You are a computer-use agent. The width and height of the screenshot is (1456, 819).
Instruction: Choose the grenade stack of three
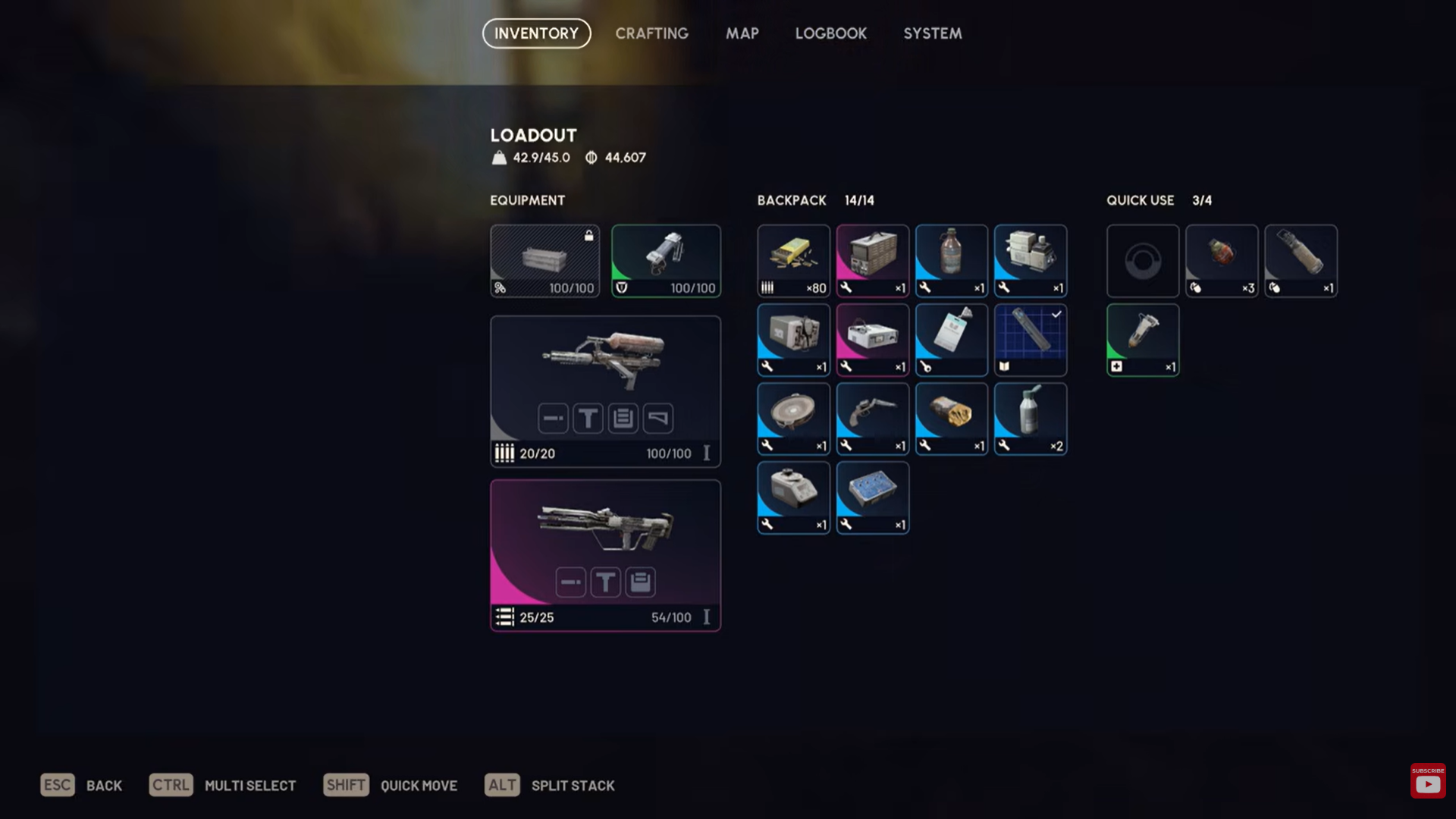click(x=1221, y=260)
